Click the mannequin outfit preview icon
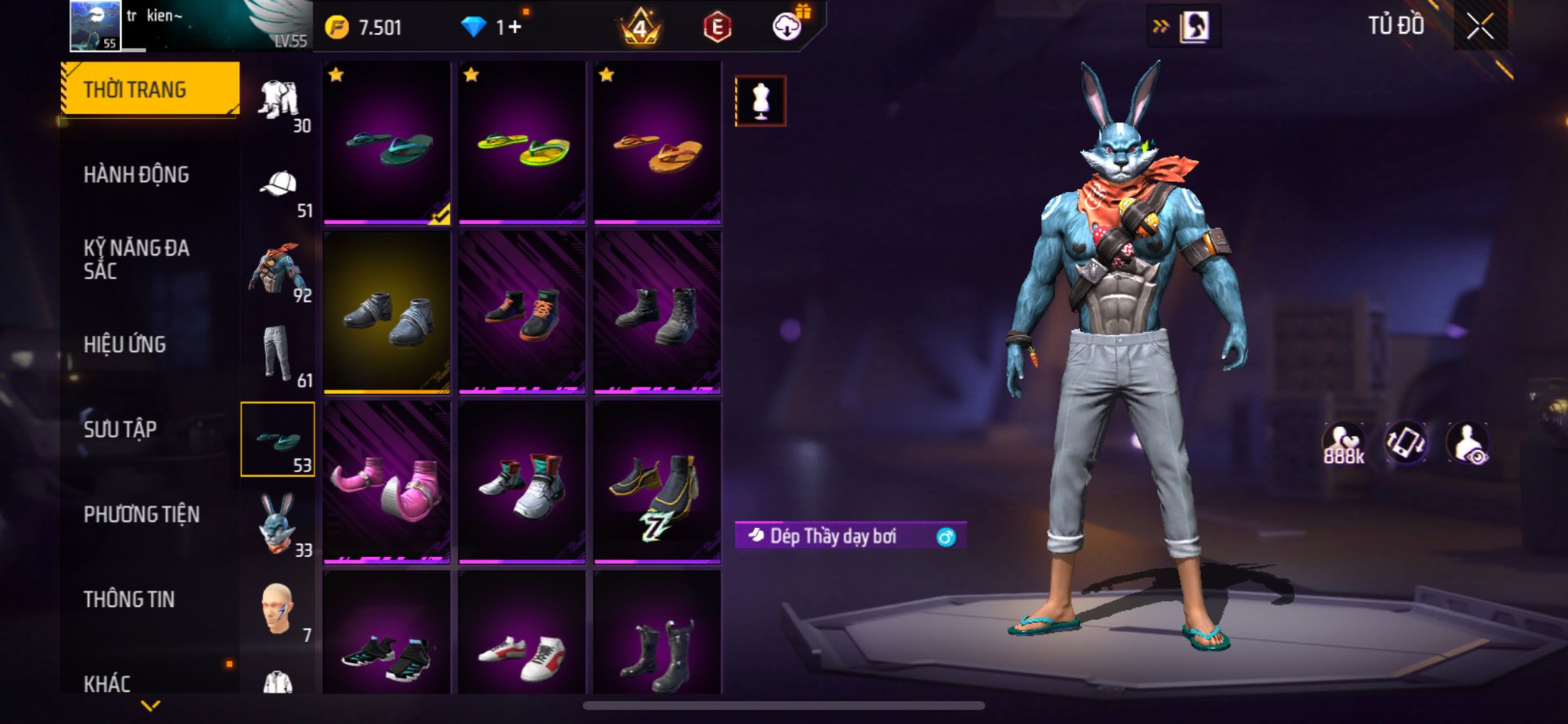Viewport: 1568px width, 724px height. click(x=760, y=101)
